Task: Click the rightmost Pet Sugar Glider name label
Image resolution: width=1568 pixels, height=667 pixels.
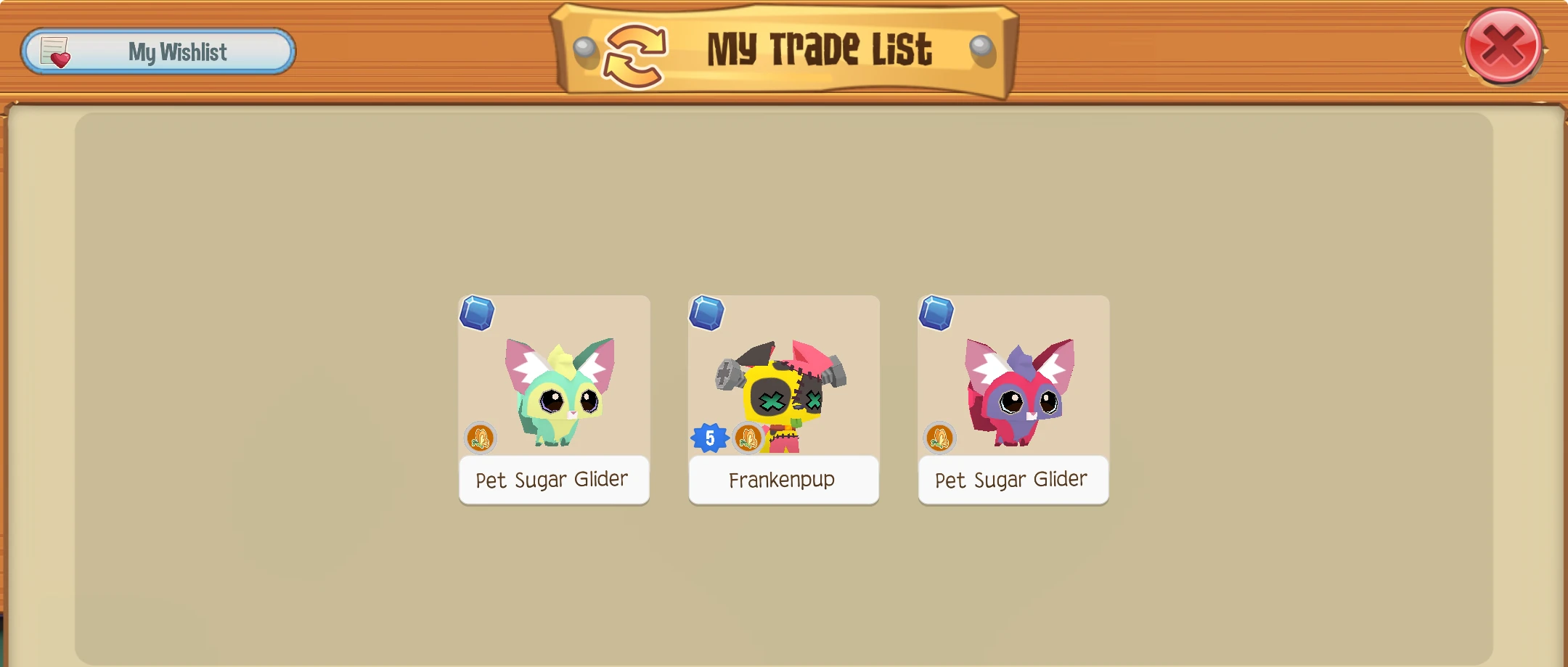Action: [x=1013, y=480]
